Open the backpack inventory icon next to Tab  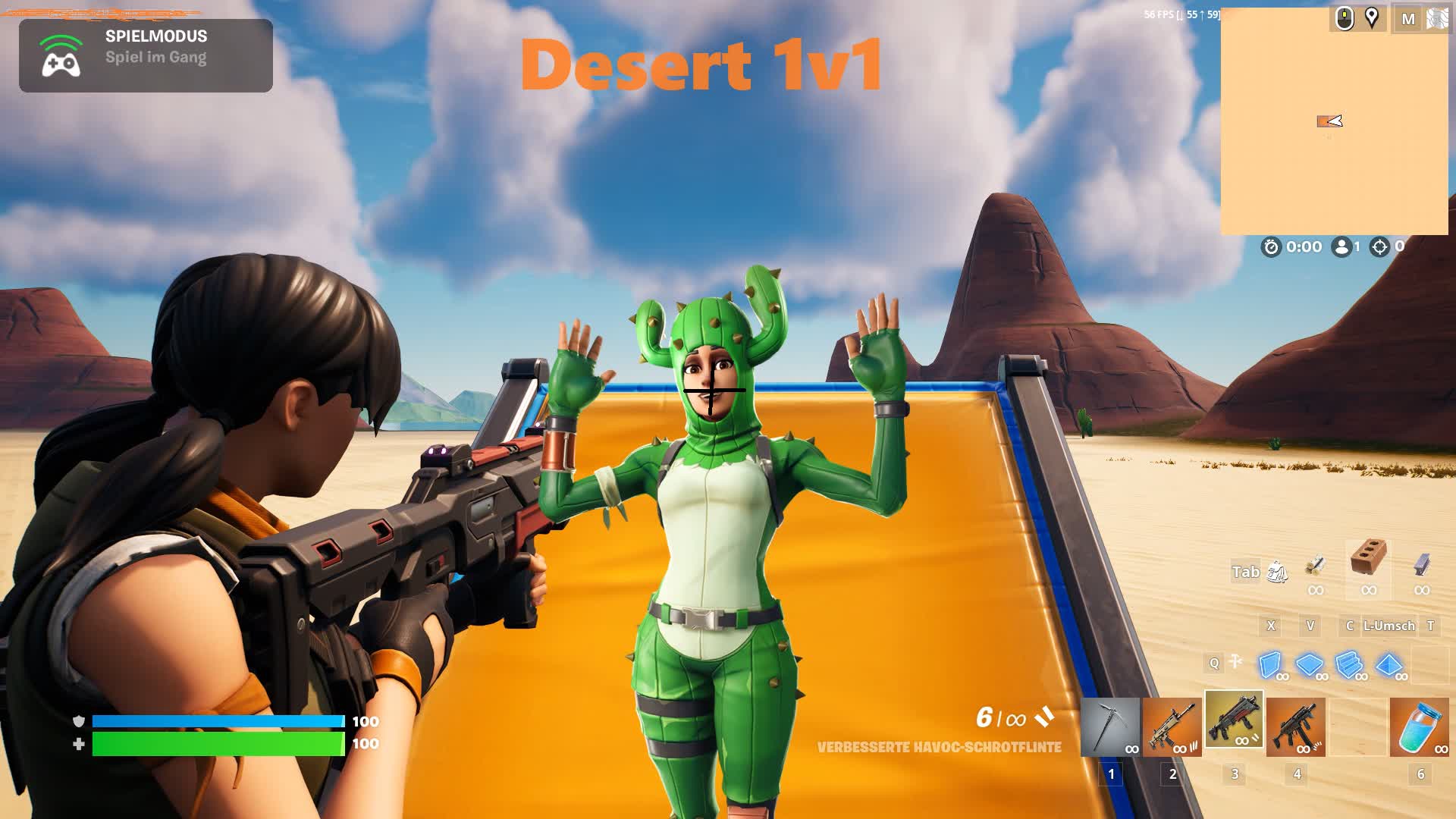1277,573
